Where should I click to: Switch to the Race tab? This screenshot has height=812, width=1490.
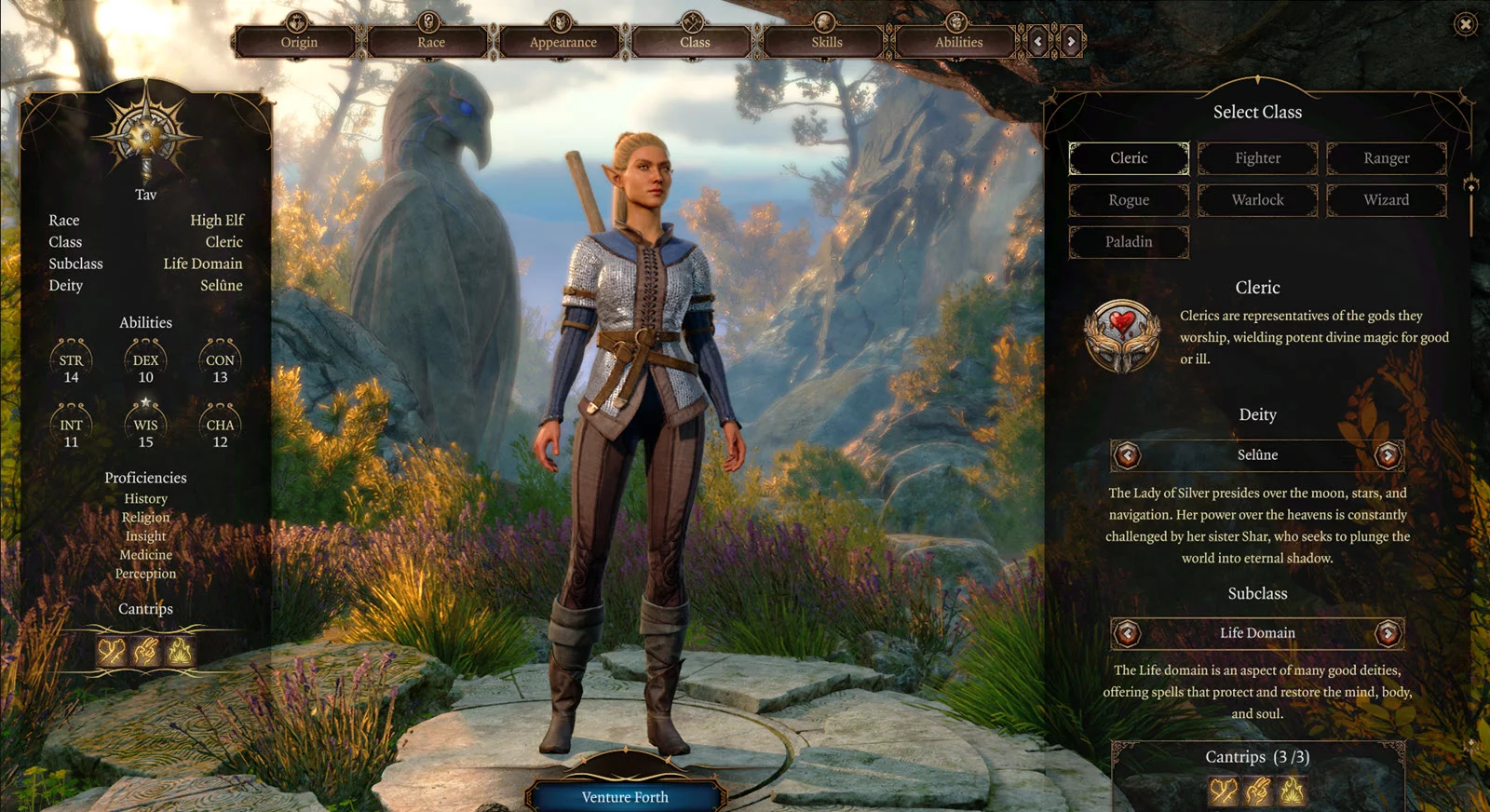[430, 42]
